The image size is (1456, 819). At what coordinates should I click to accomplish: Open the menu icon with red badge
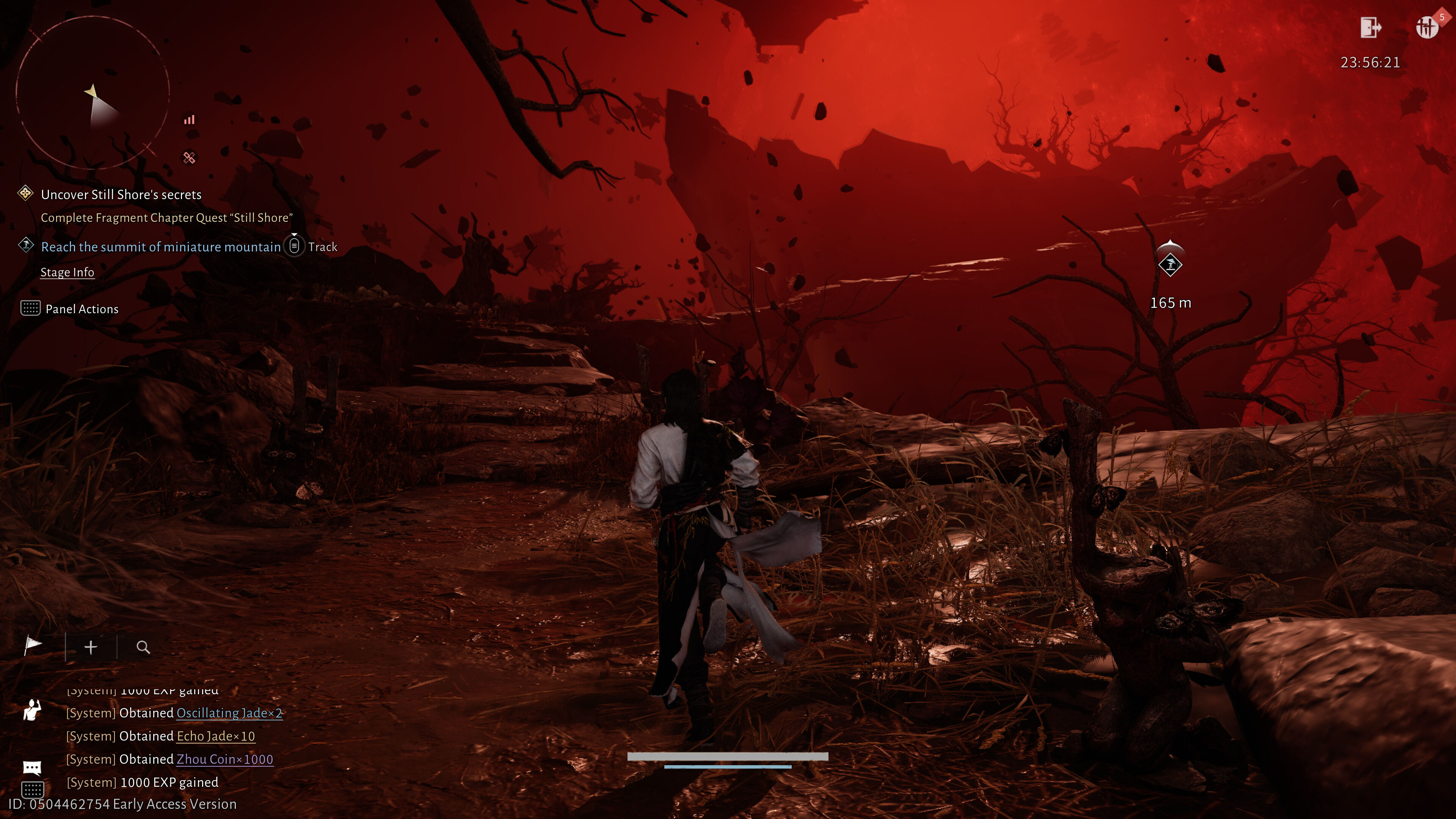[1426, 27]
